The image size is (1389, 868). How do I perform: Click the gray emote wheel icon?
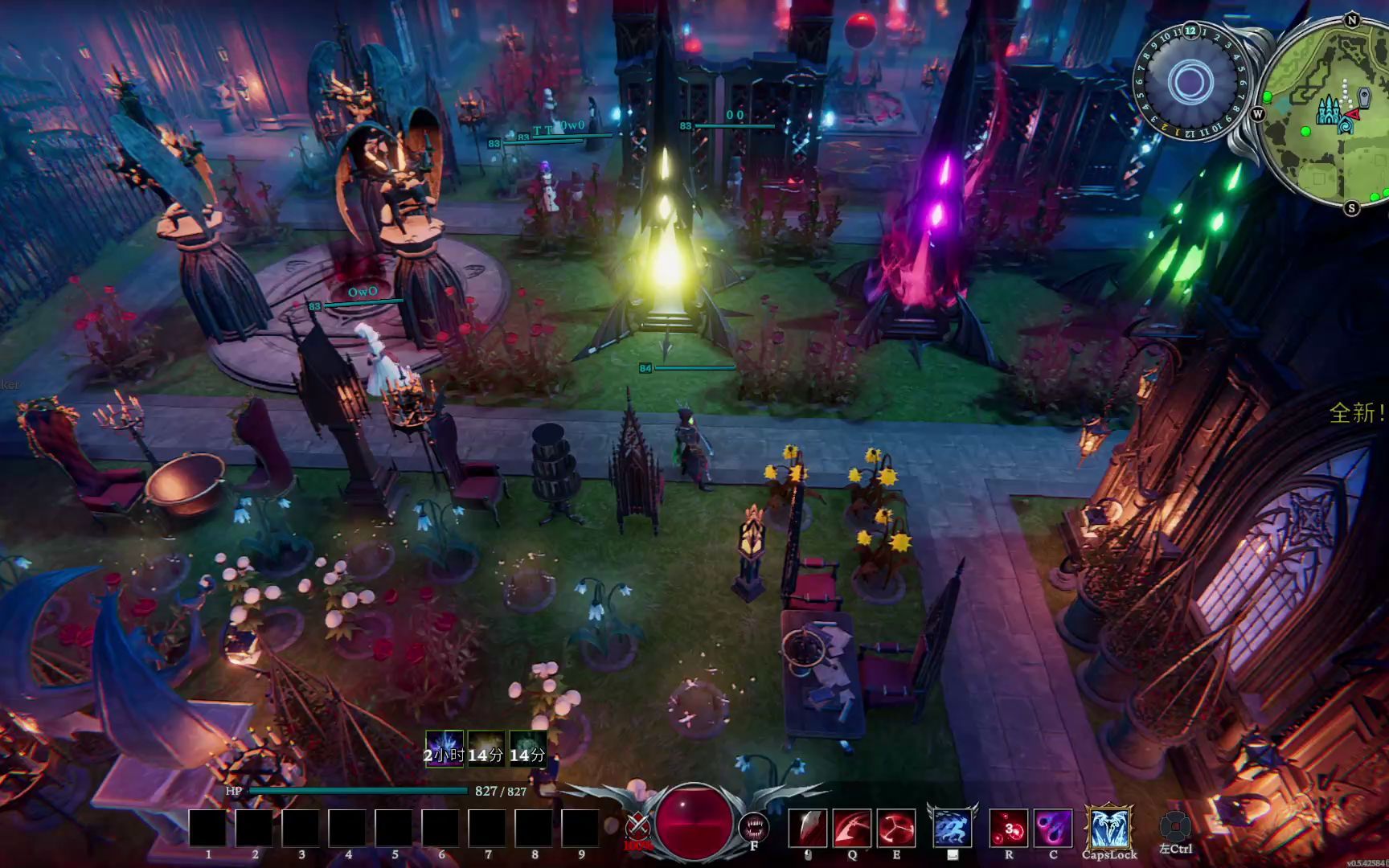pos(1175,825)
